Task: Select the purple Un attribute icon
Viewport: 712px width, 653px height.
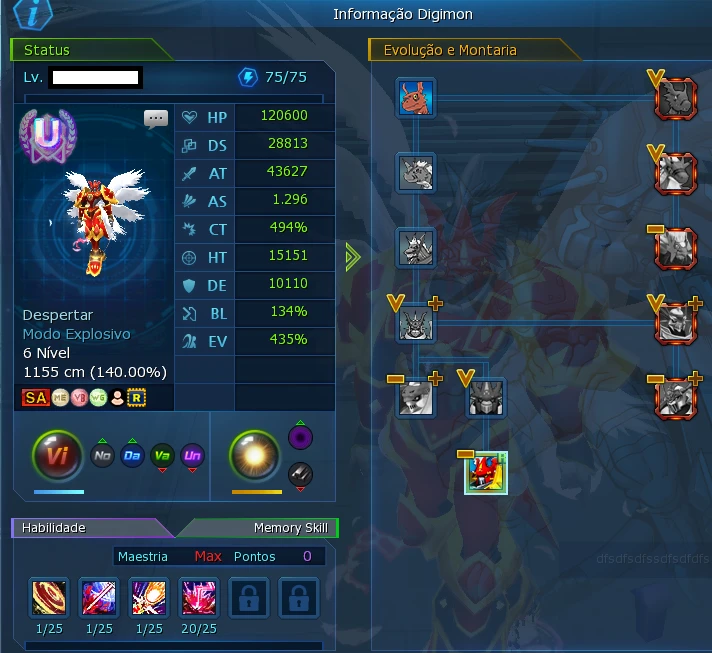Action: pyautogui.click(x=193, y=456)
